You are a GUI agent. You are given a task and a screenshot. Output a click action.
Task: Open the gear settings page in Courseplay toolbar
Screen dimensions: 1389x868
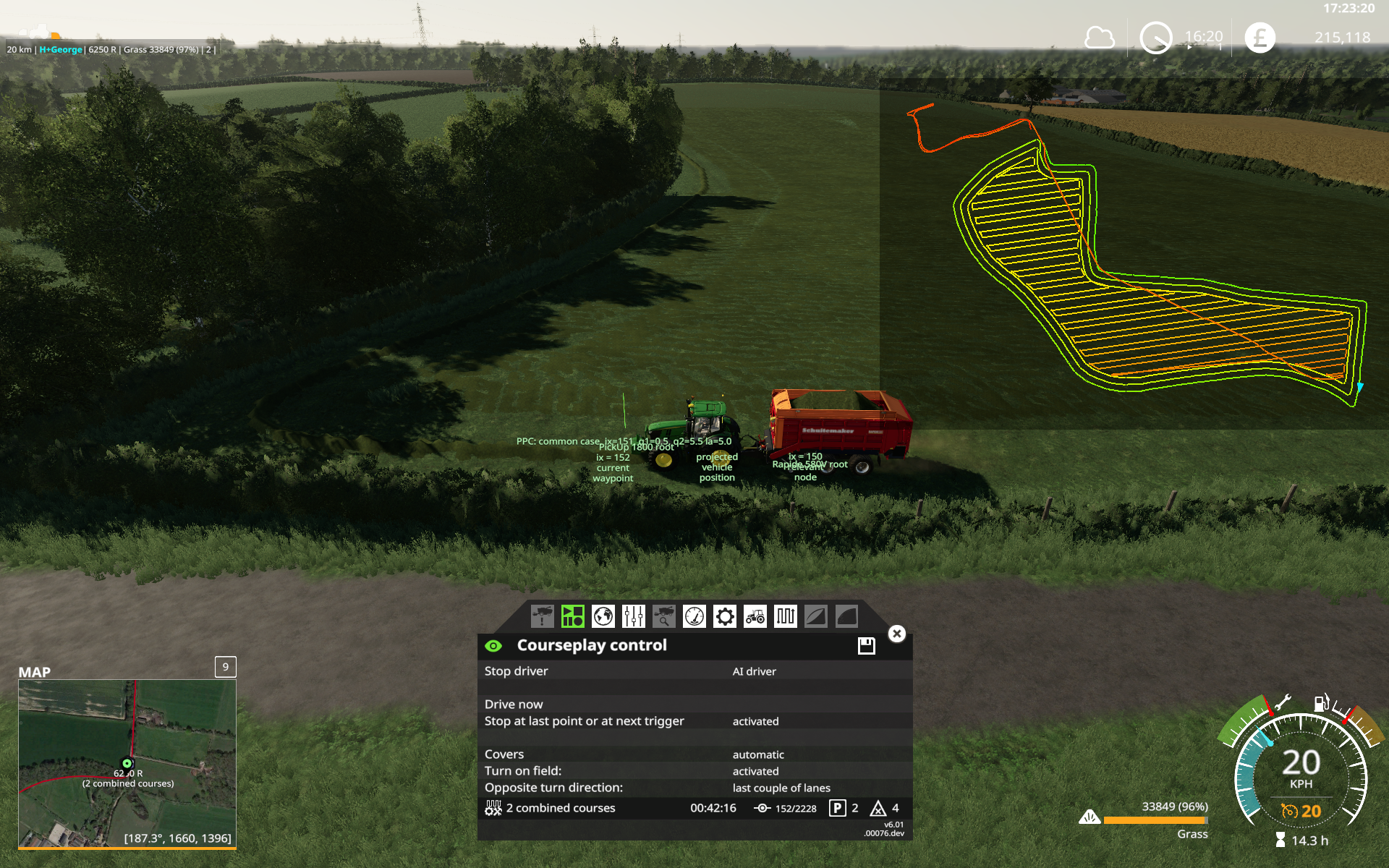pyautogui.click(x=724, y=616)
